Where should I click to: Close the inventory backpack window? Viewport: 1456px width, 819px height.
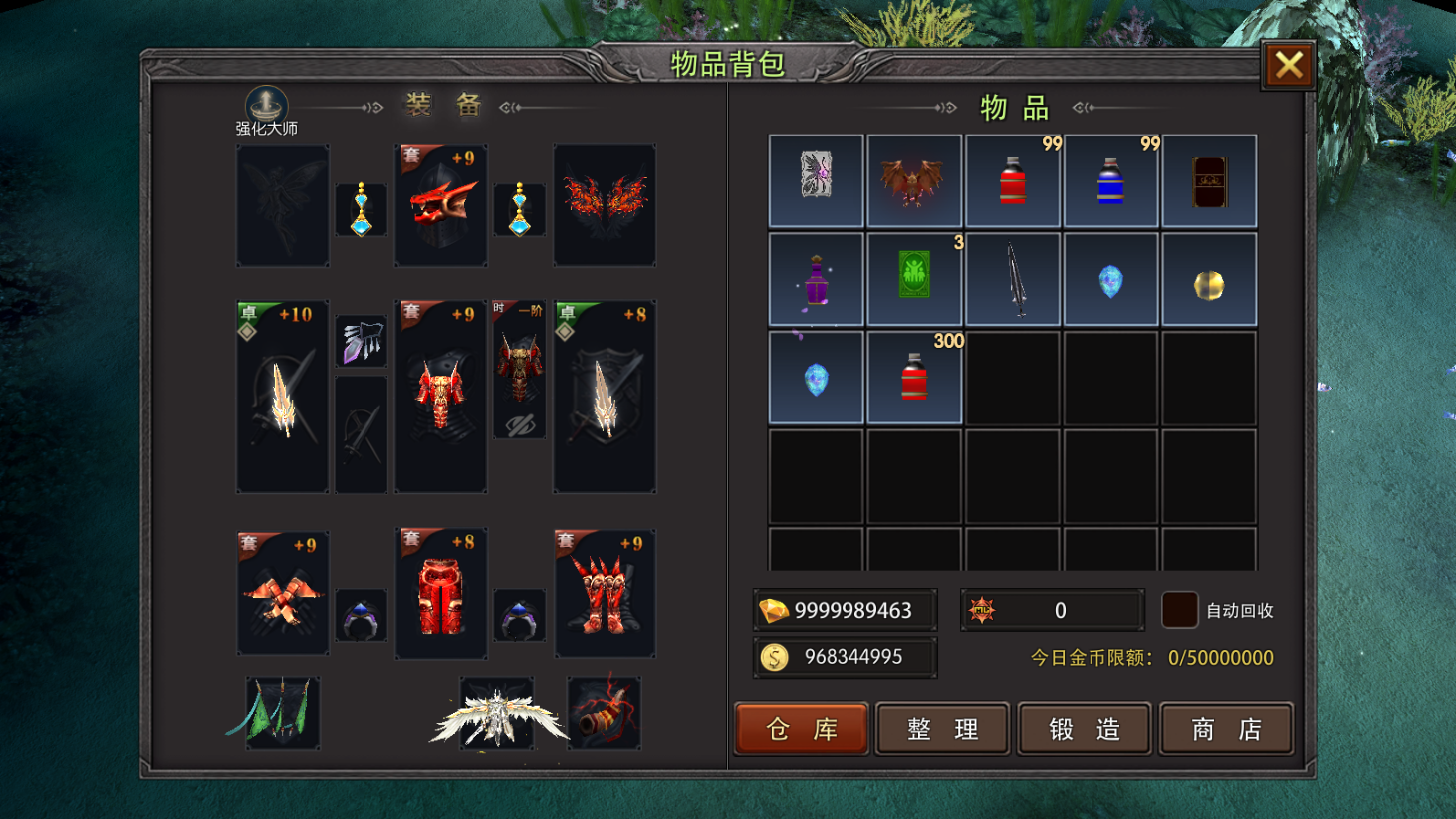point(1288,66)
